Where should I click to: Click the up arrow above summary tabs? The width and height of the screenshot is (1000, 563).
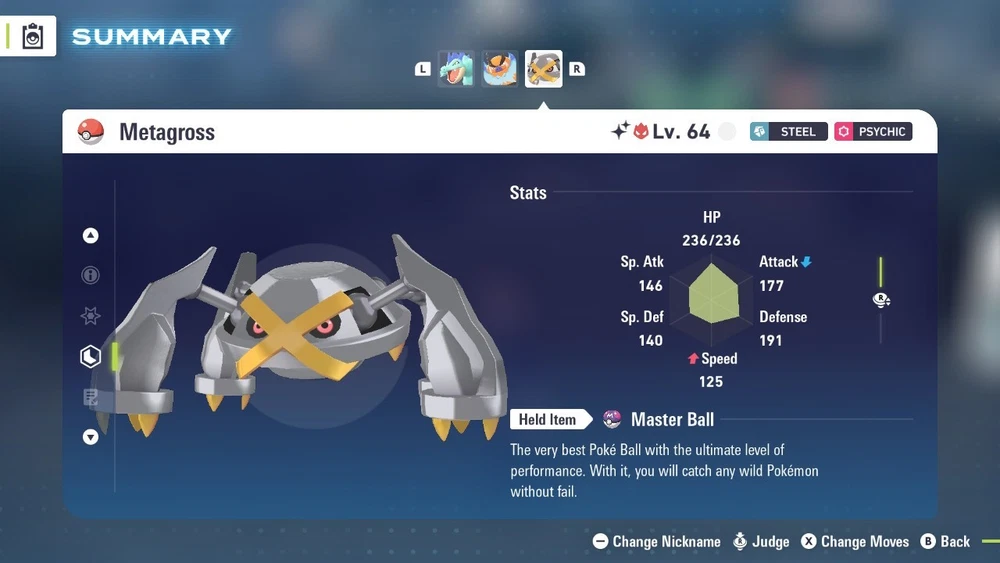click(x=91, y=236)
